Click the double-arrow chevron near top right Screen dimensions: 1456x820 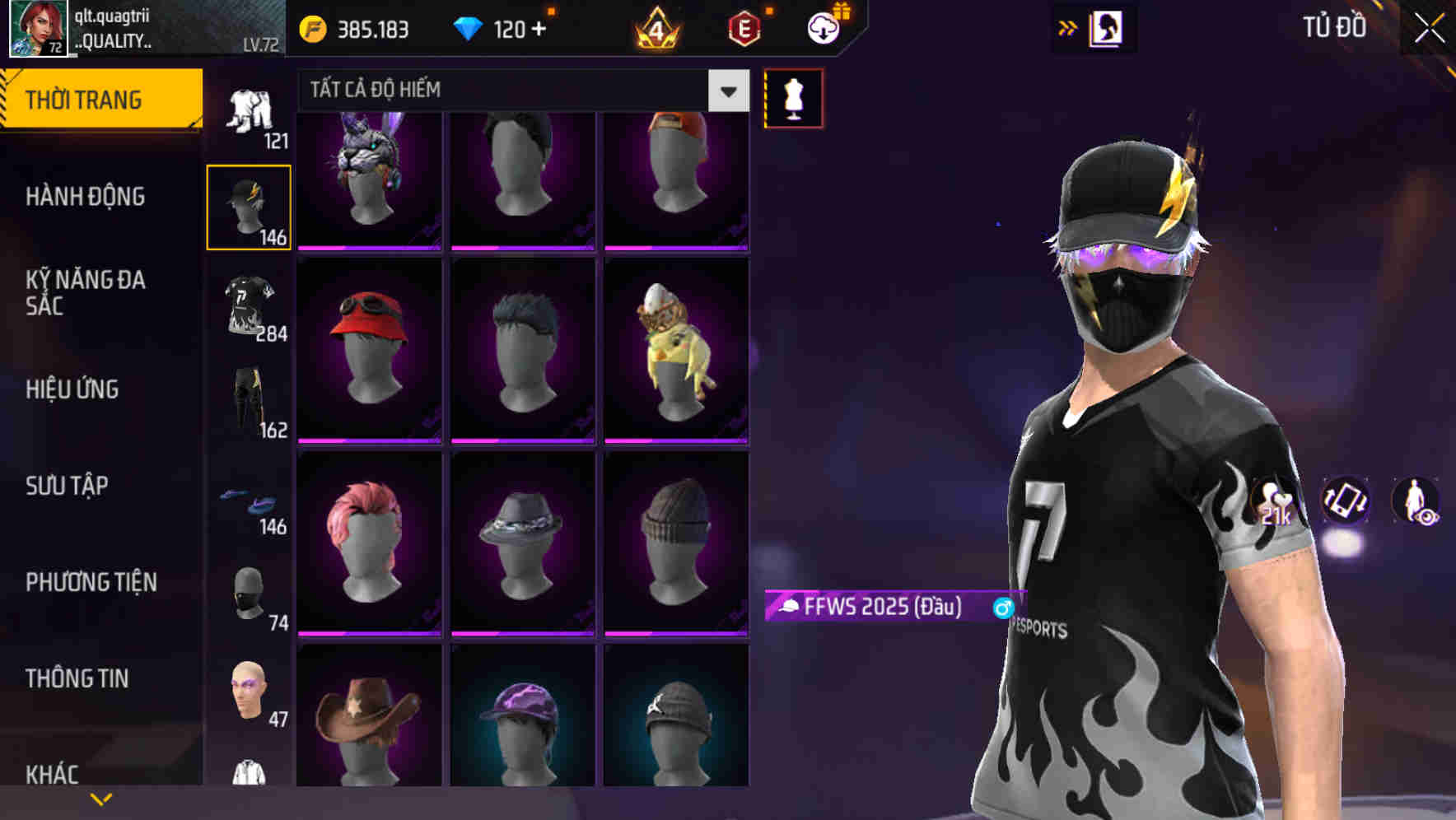(1068, 27)
